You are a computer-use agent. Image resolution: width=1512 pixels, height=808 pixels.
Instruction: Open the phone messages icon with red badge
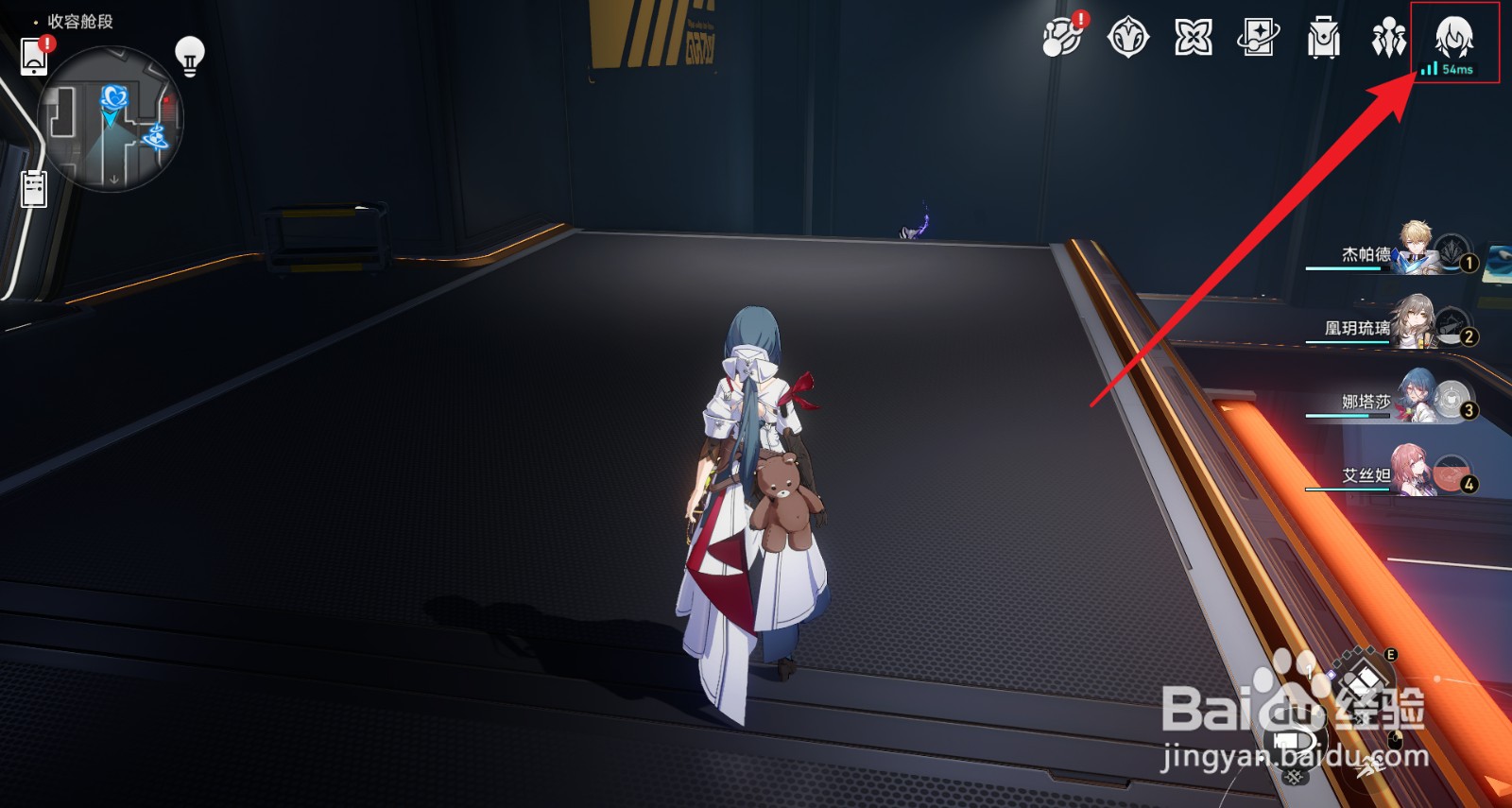pyautogui.click(x=36, y=55)
